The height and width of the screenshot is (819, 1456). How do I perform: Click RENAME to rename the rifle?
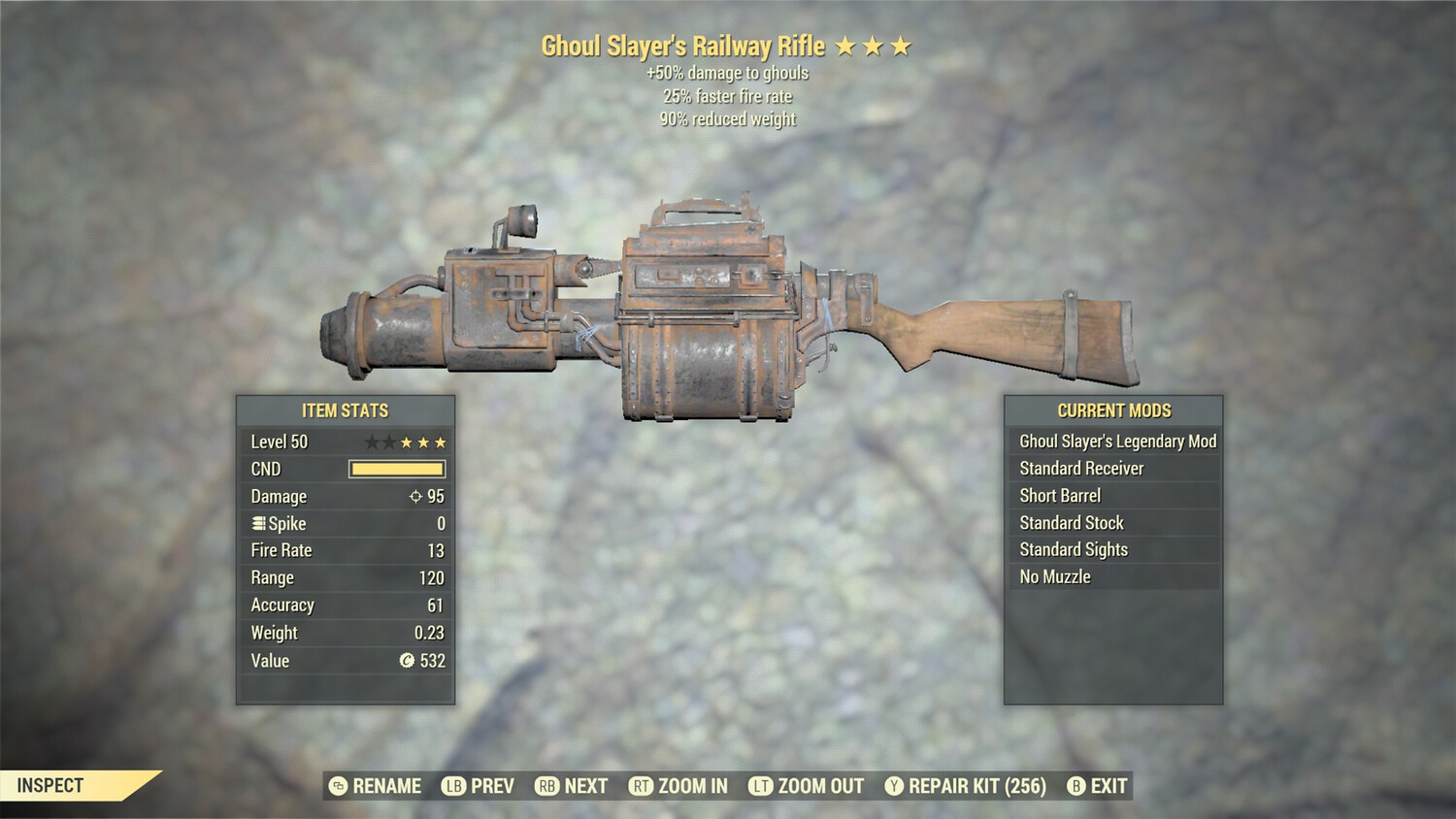pyautogui.click(x=386, y=786)
